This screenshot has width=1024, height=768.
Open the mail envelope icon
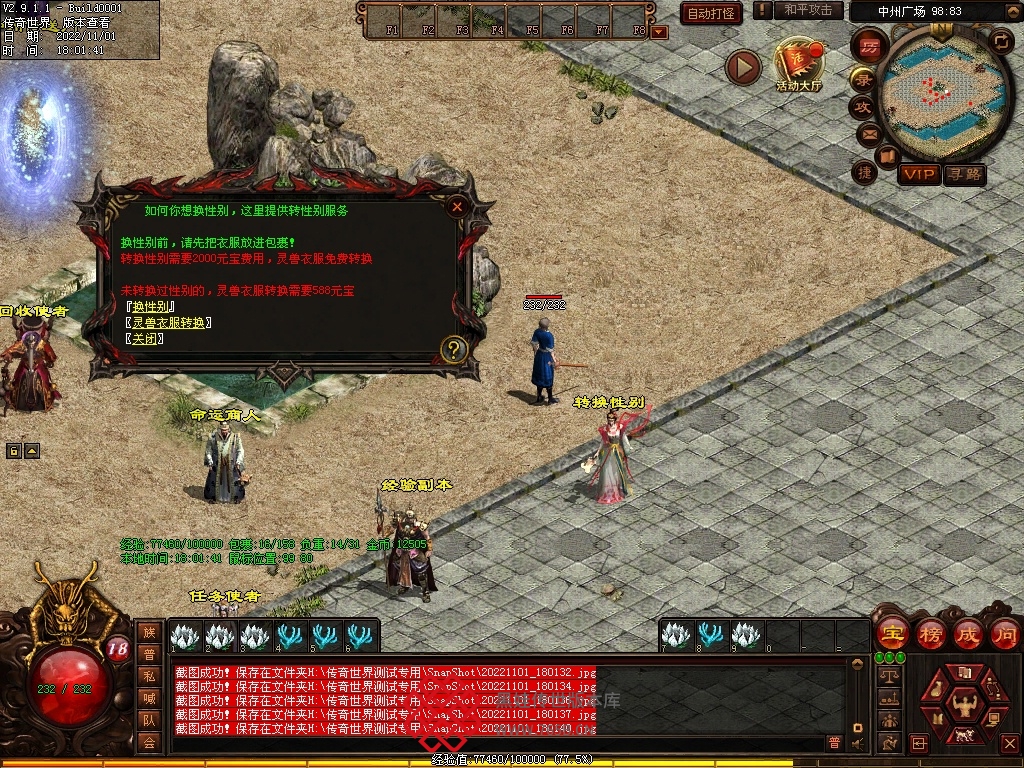tap(868, 134)
